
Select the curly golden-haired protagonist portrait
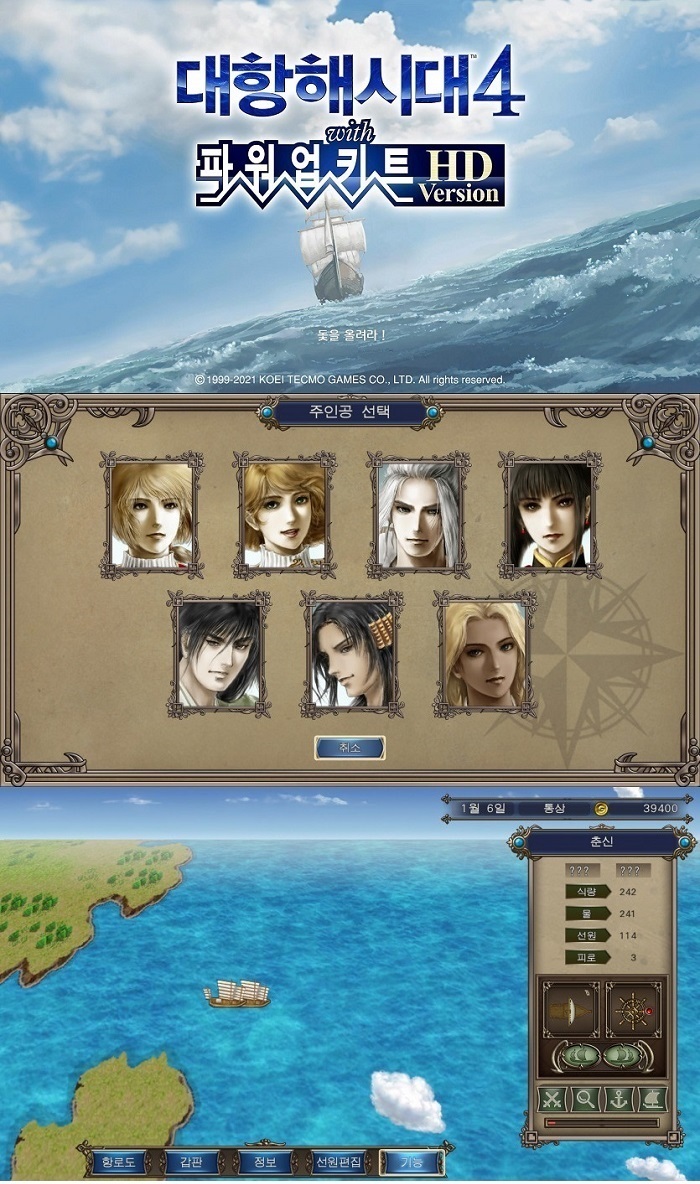[x=285, y=515]
